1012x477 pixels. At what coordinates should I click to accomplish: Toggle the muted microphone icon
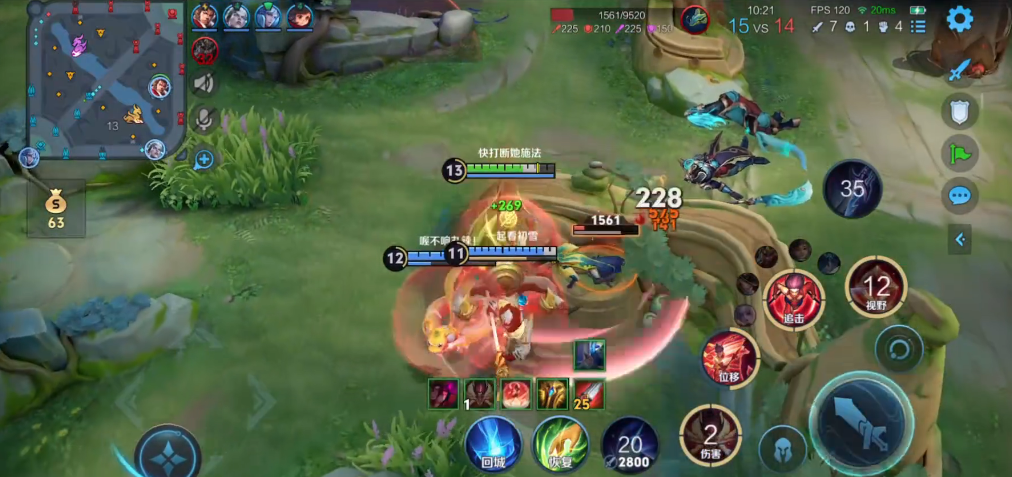pos(204,119)
